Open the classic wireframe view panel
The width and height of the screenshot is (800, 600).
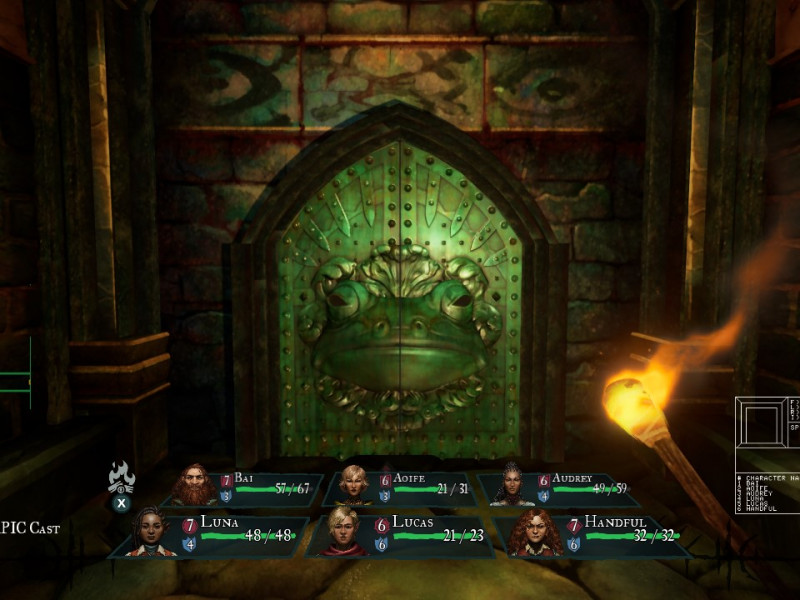coord(765,430)
